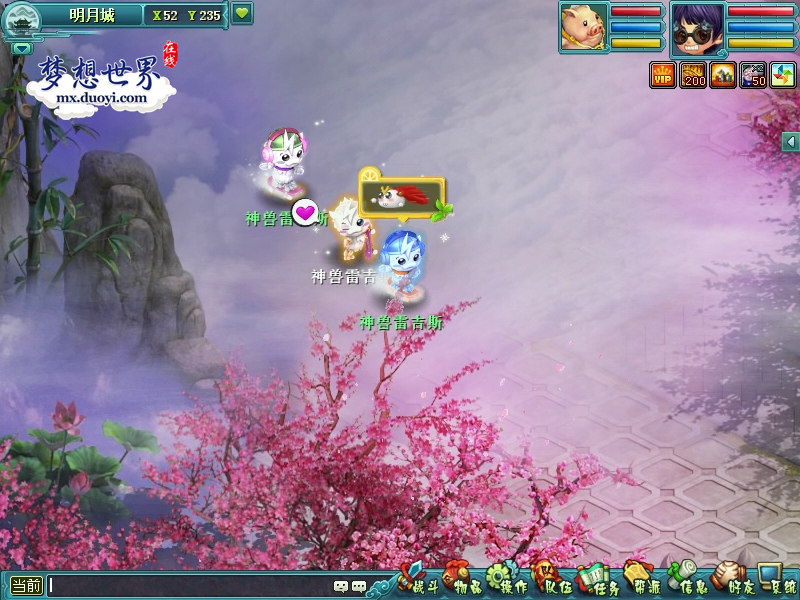Select the 当前 chat channel button

pyautogui.click(x=26, y=586)
